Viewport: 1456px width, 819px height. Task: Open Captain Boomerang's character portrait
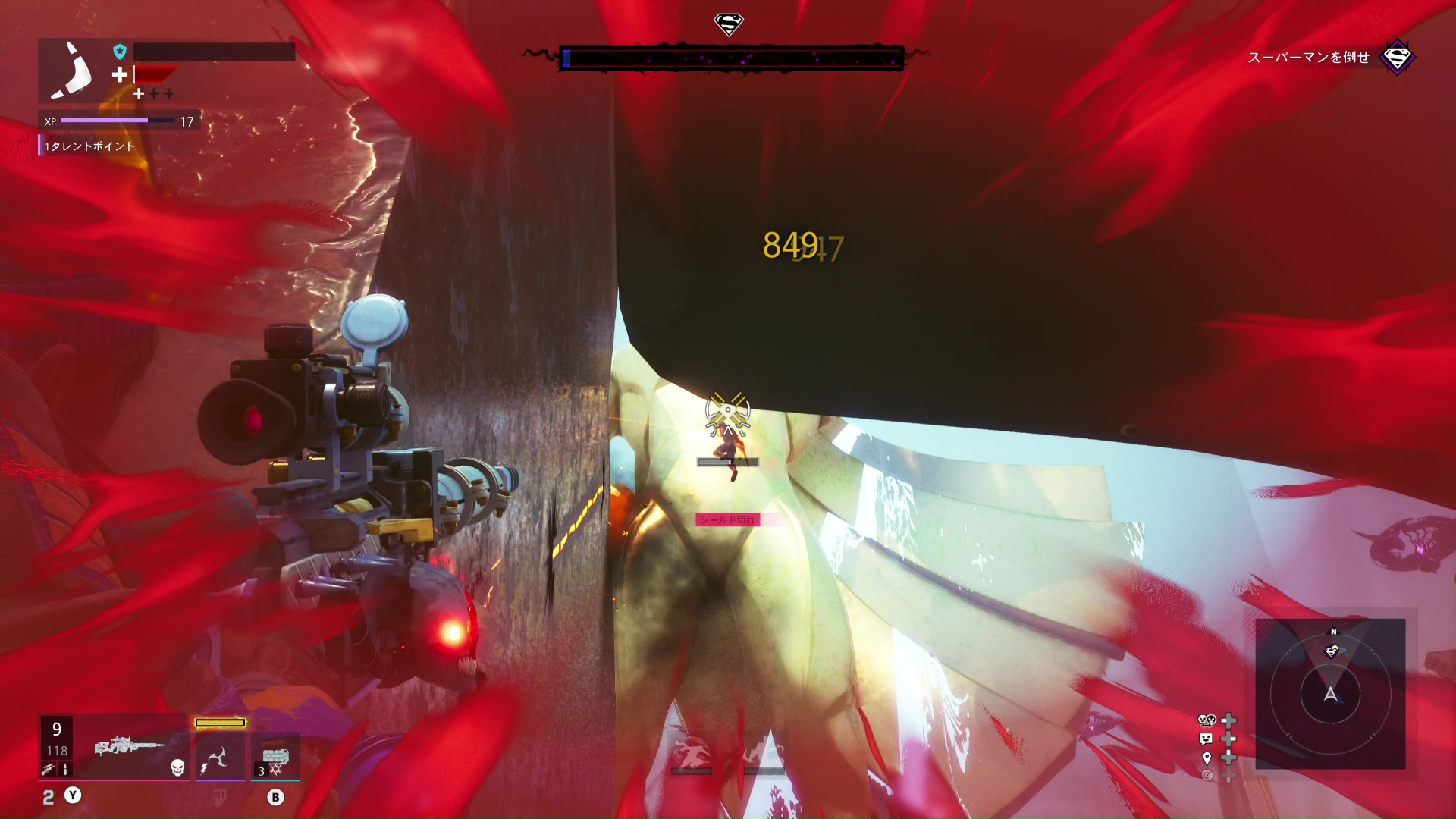click(x=74, y=71)
